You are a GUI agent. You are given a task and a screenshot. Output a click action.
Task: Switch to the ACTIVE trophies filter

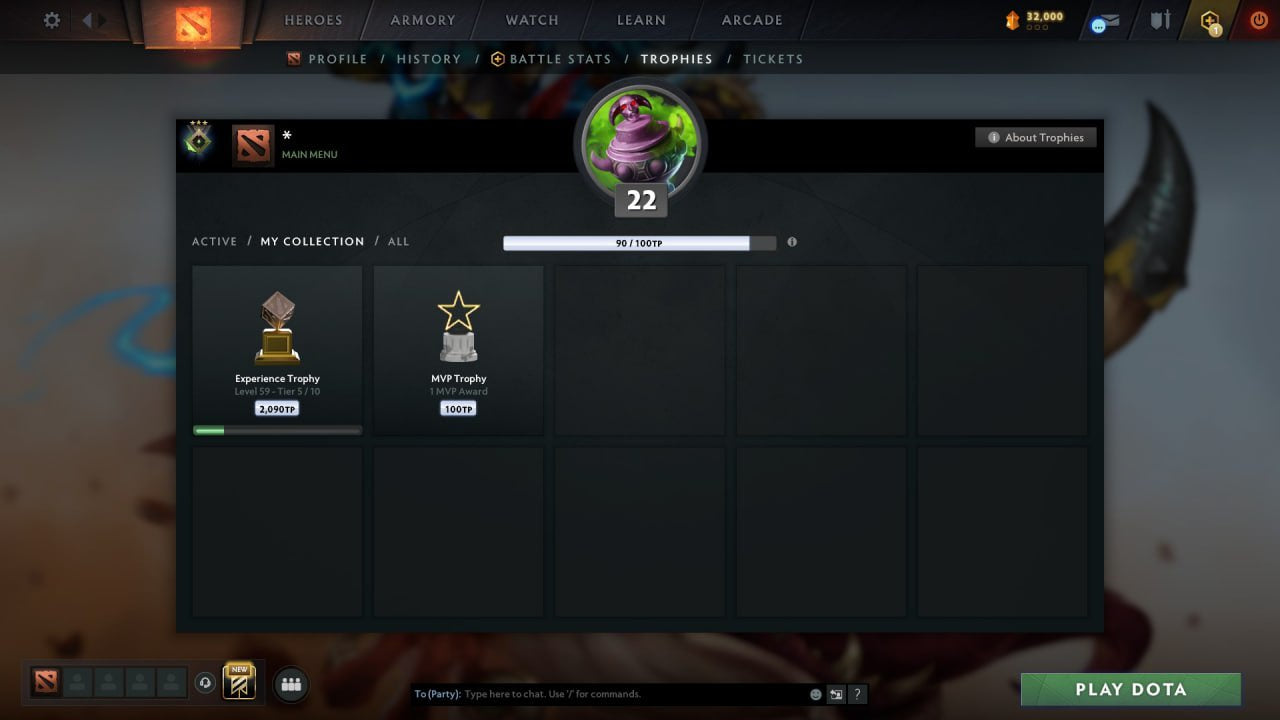point(215,241)
